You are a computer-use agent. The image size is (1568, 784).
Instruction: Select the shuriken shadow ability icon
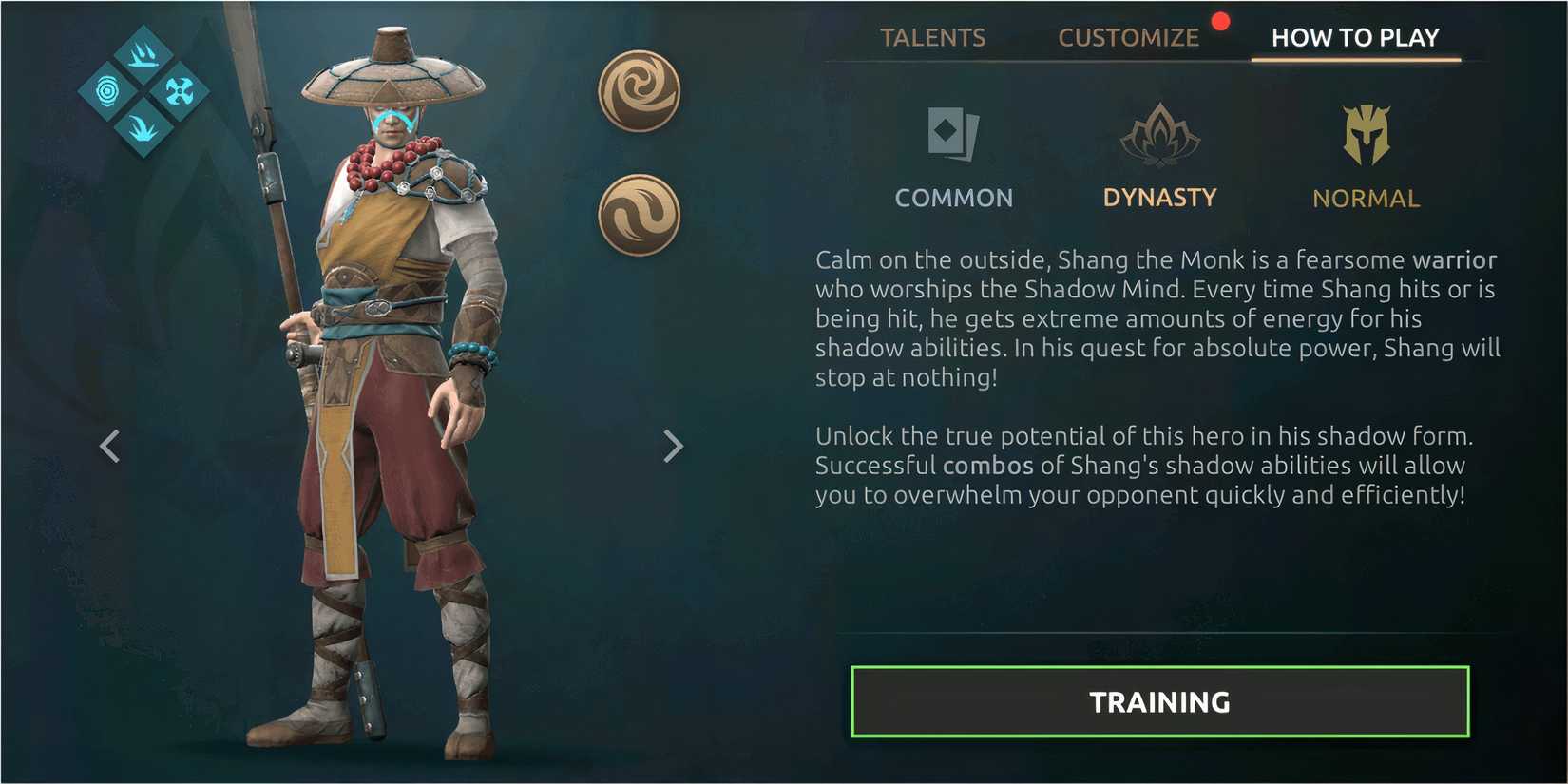(x=181, y=90)
